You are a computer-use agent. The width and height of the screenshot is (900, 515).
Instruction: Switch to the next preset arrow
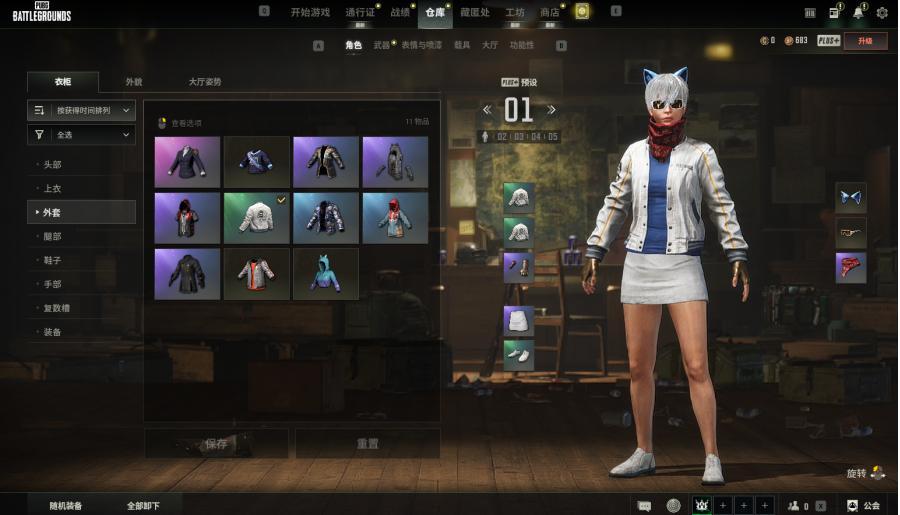pos(551,109)
